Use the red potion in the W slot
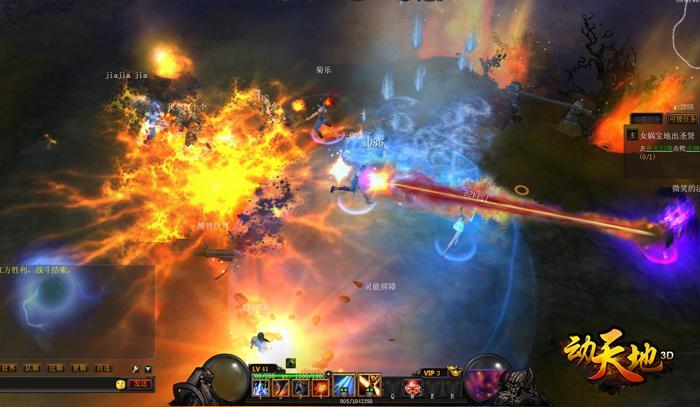Image resolution: width=700 pixels, height=407 pixels. [411, 387]
